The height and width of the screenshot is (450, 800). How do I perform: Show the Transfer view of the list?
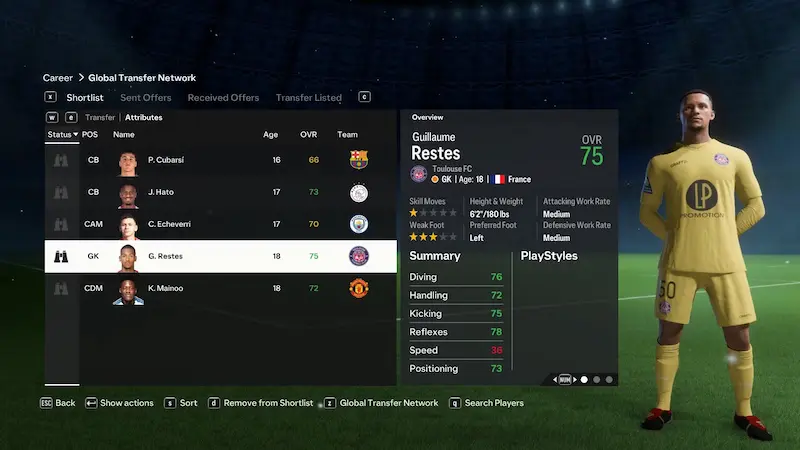point(100,117)
